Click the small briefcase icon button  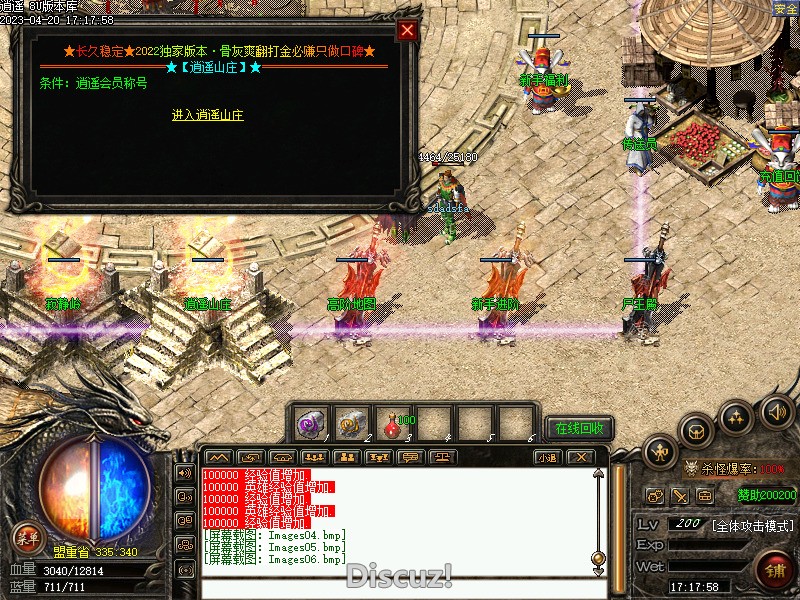(705, 495)
